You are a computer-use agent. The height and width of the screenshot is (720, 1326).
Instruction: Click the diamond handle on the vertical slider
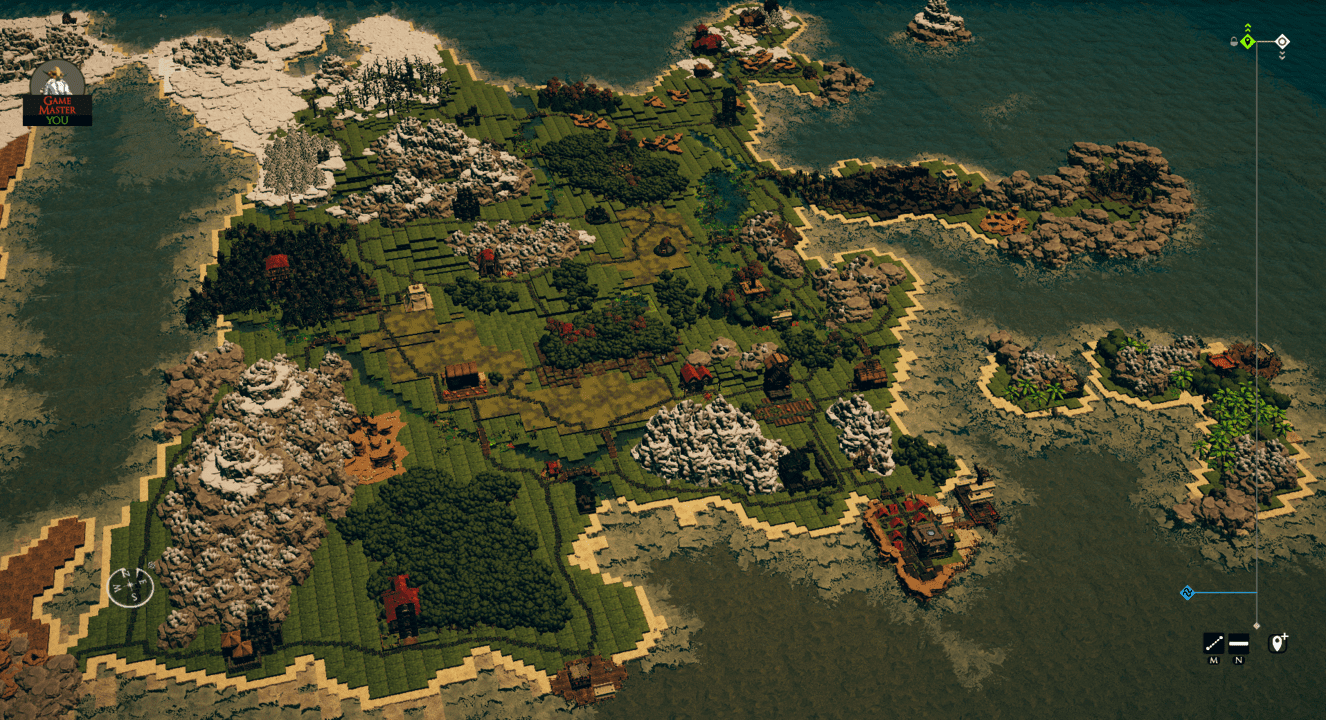click(1257, 626)
